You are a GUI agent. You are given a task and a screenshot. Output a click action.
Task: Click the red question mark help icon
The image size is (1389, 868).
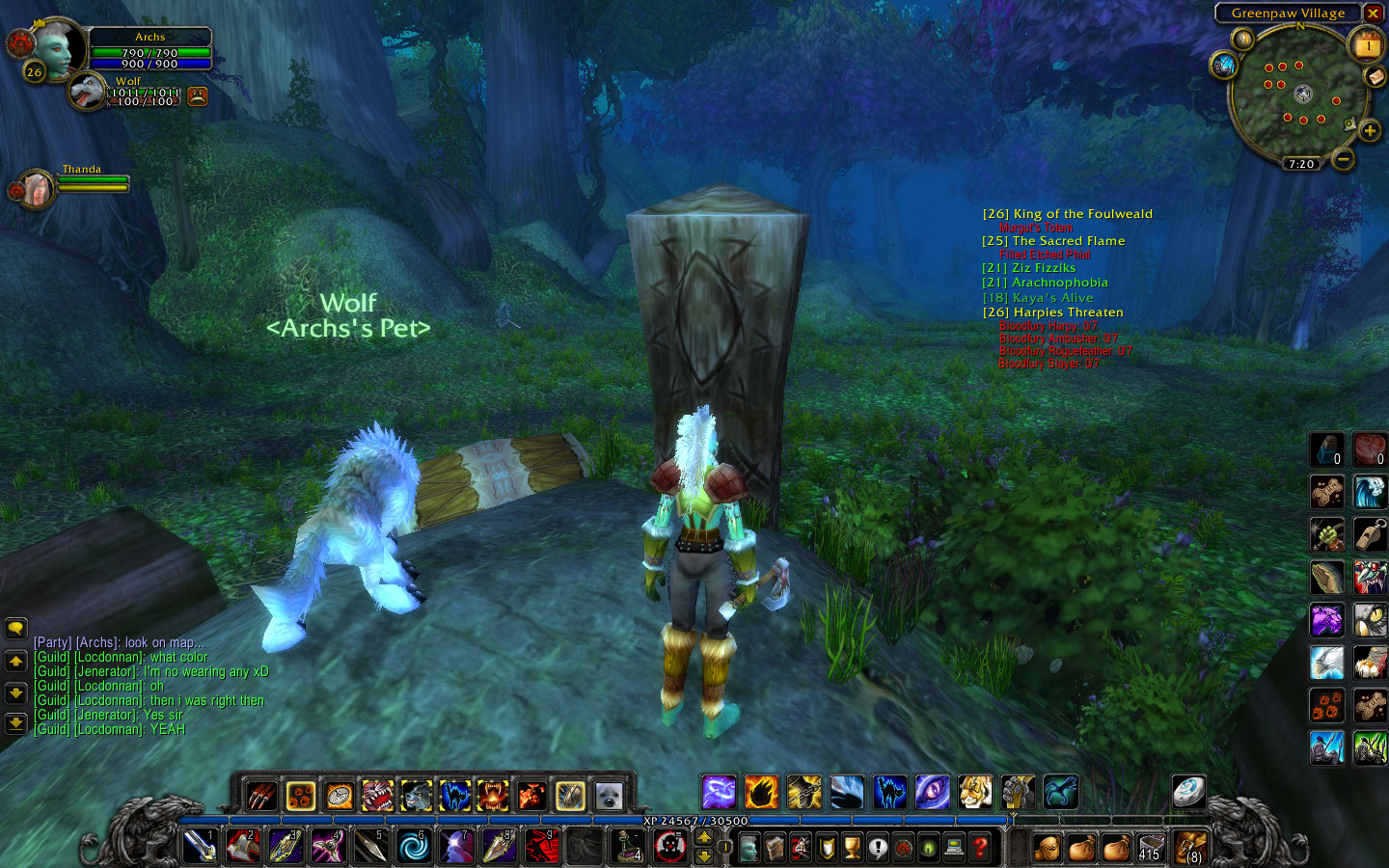coord(981,849)
